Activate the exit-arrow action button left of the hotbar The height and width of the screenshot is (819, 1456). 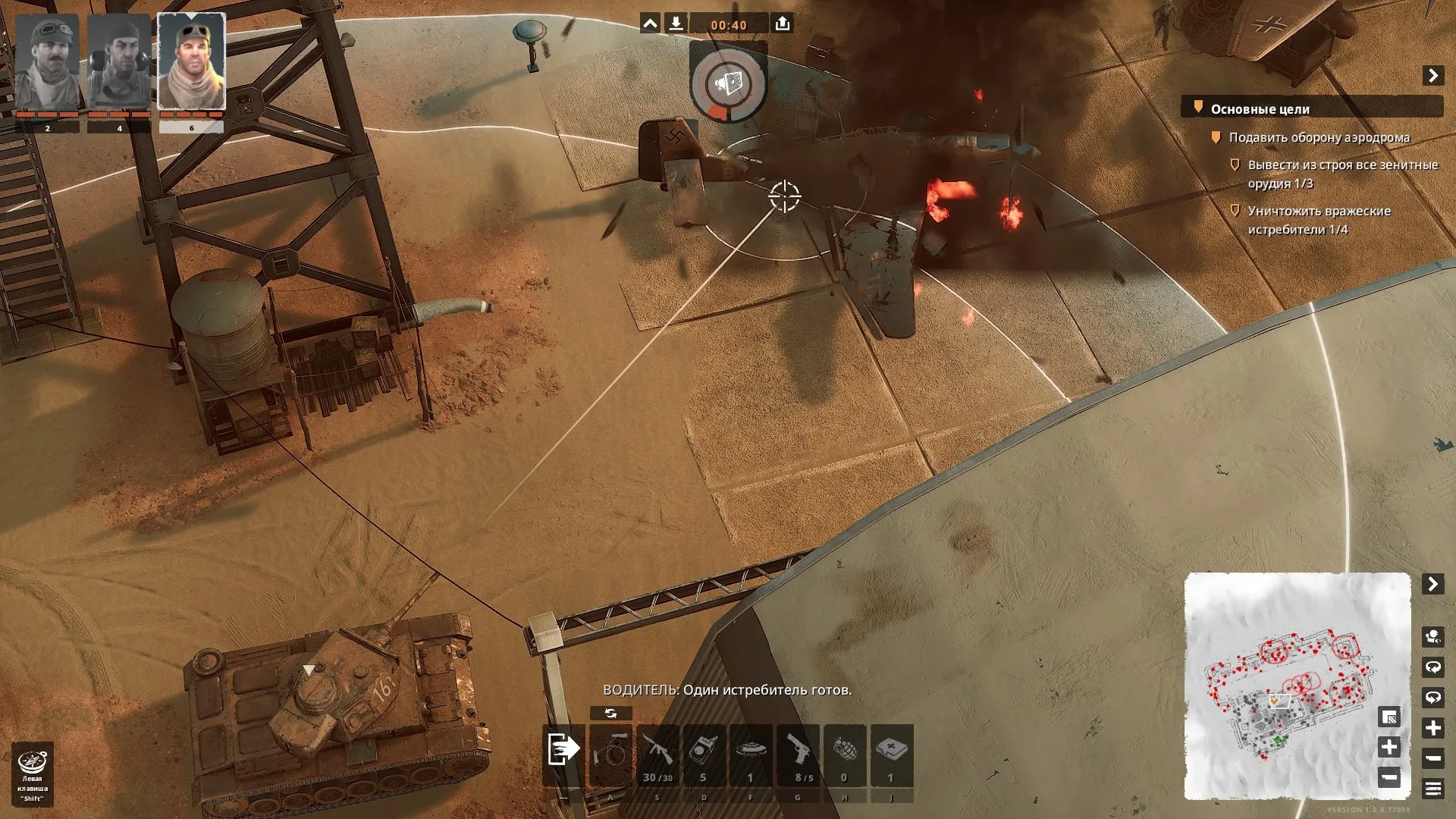click(563, 749)
